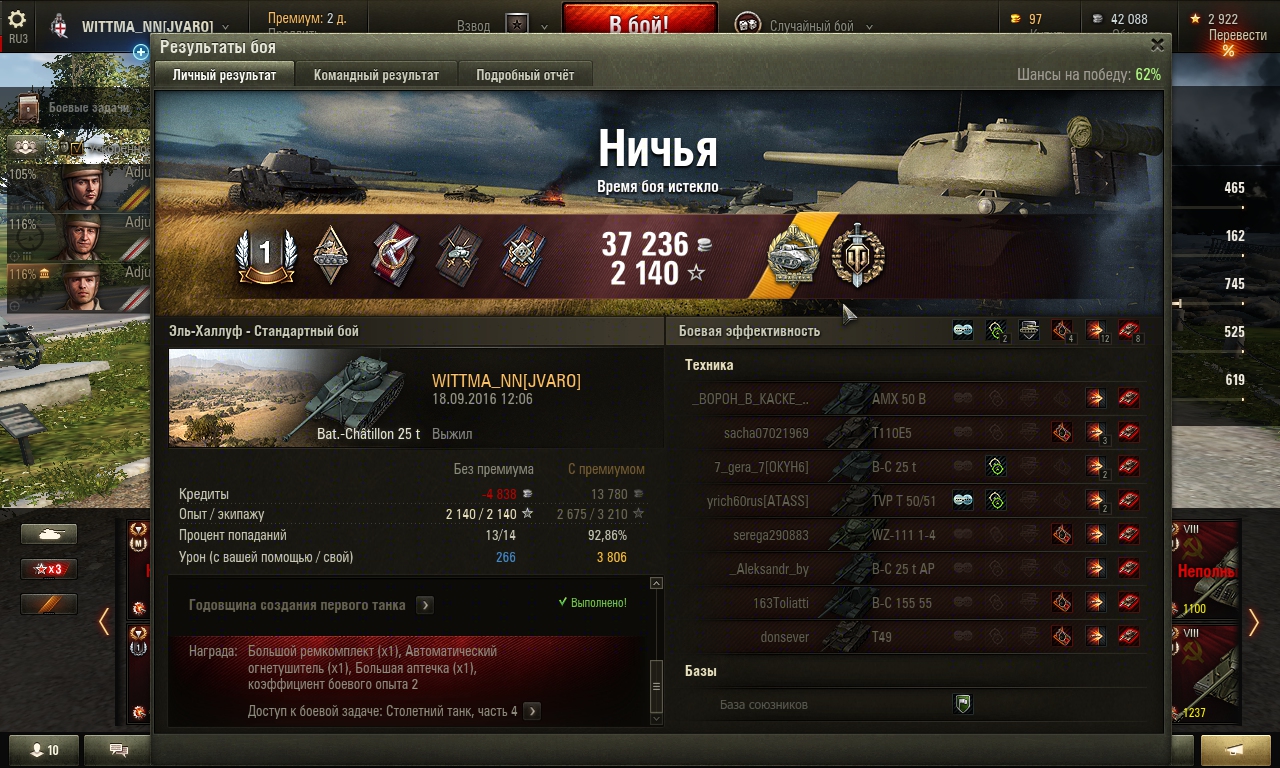Click the Mastery badge class 1 medal

click(x=265, y=255)
